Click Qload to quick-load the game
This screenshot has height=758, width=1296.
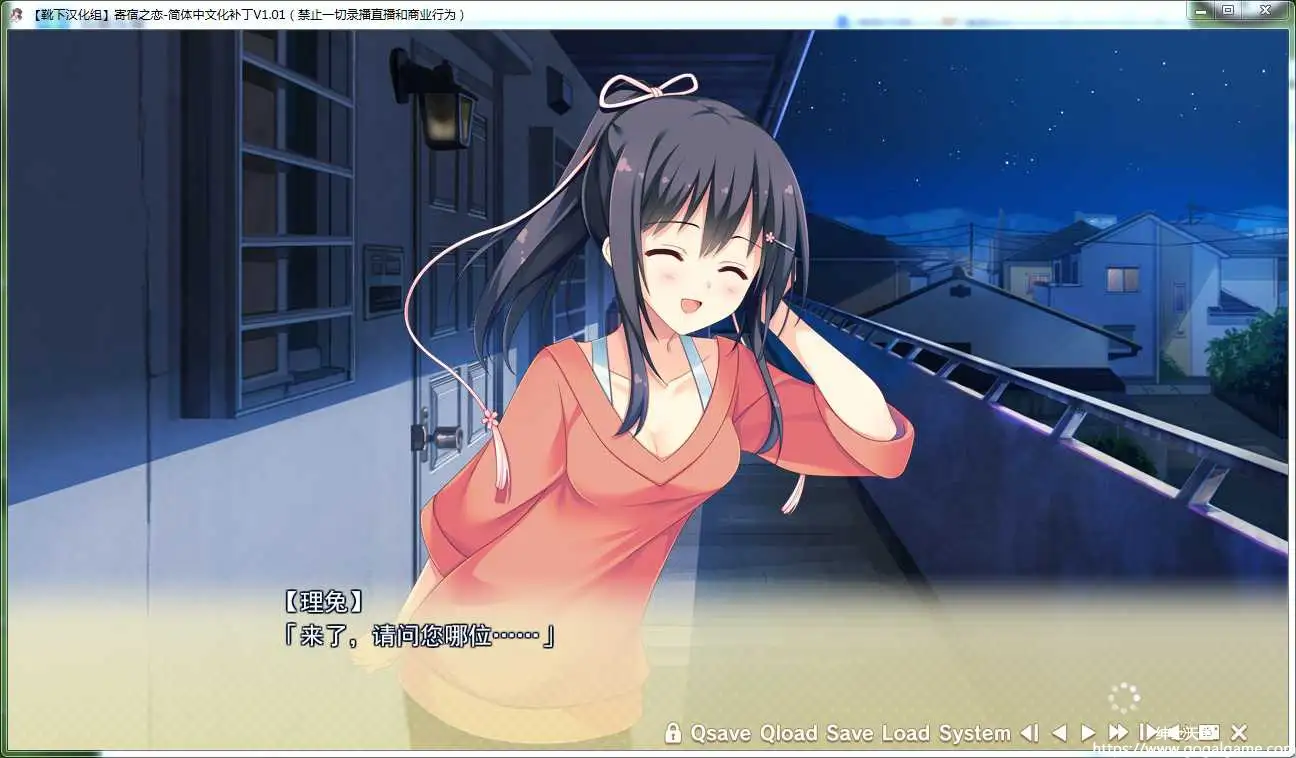(791, 732)
